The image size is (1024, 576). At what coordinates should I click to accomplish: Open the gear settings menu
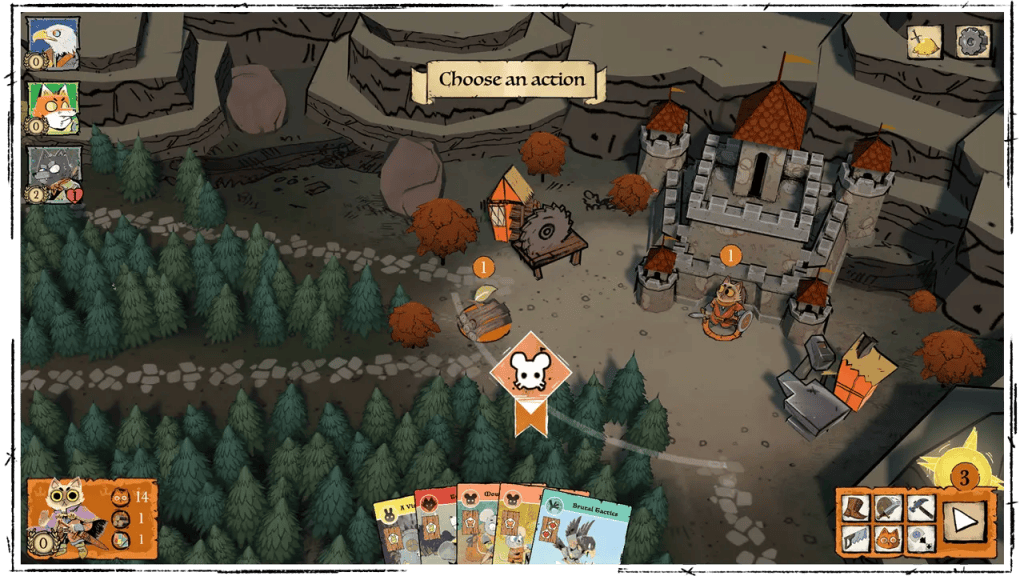[x=972, y=43]
